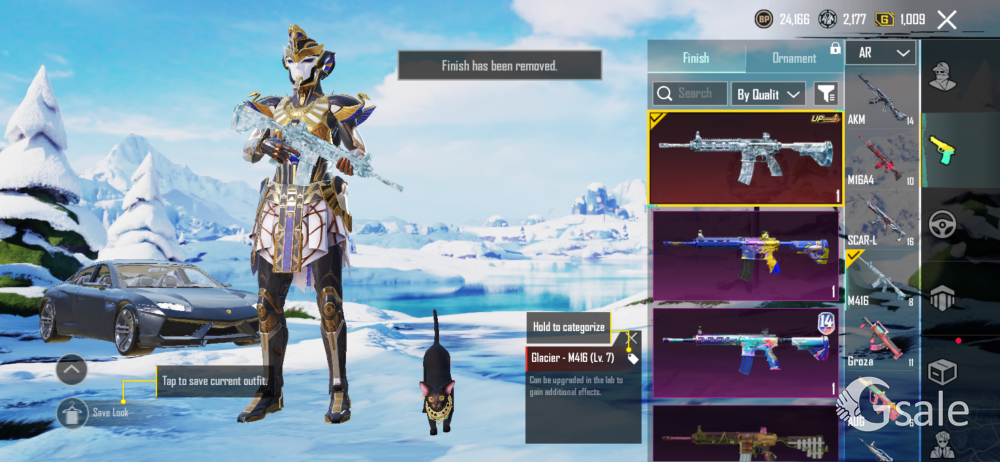This screenshot has height=462, width=1000.
Task: Choose the blue and yellow M416 finish
Action: coord(745,255)
